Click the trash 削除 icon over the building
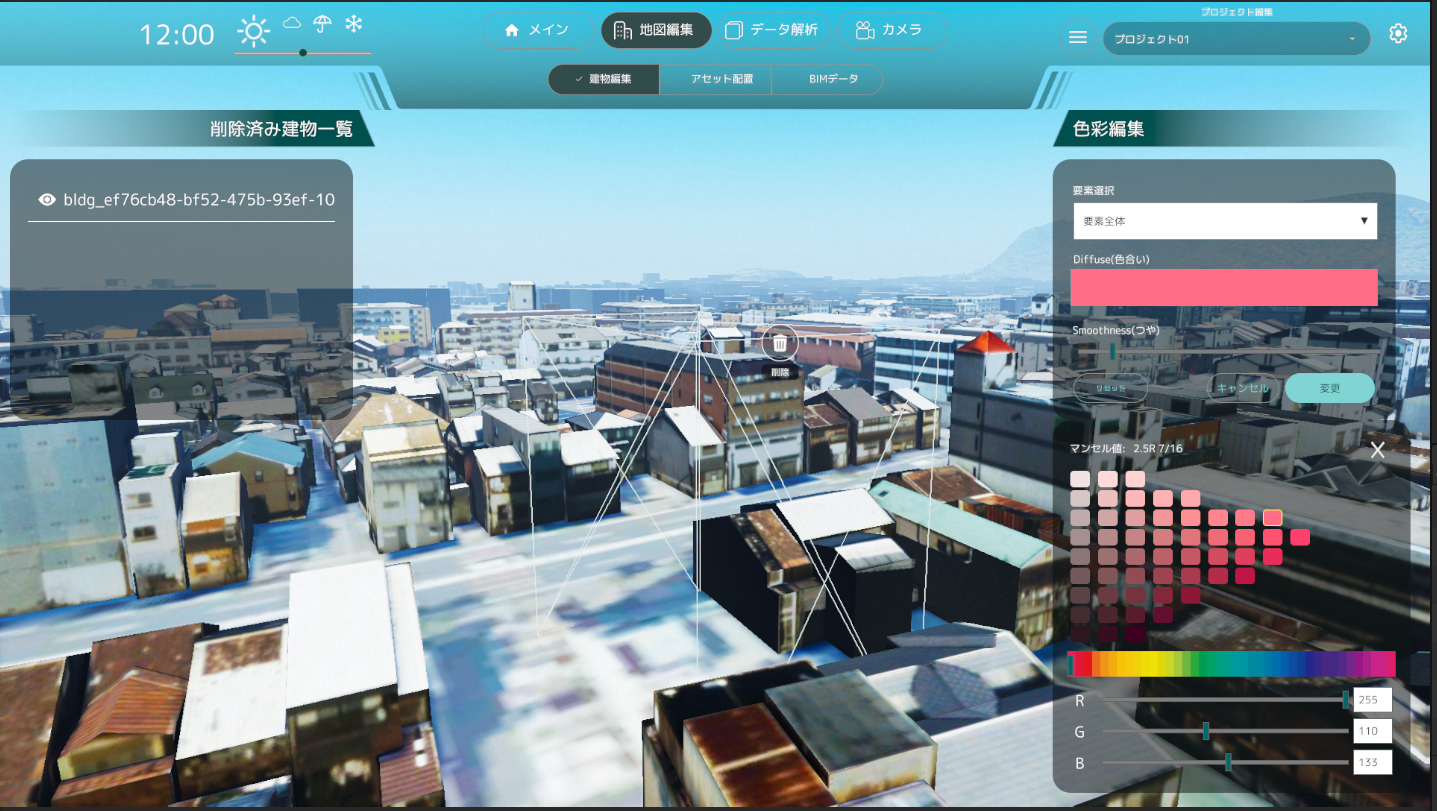1437x811 pixels. [x=780, y=344]
